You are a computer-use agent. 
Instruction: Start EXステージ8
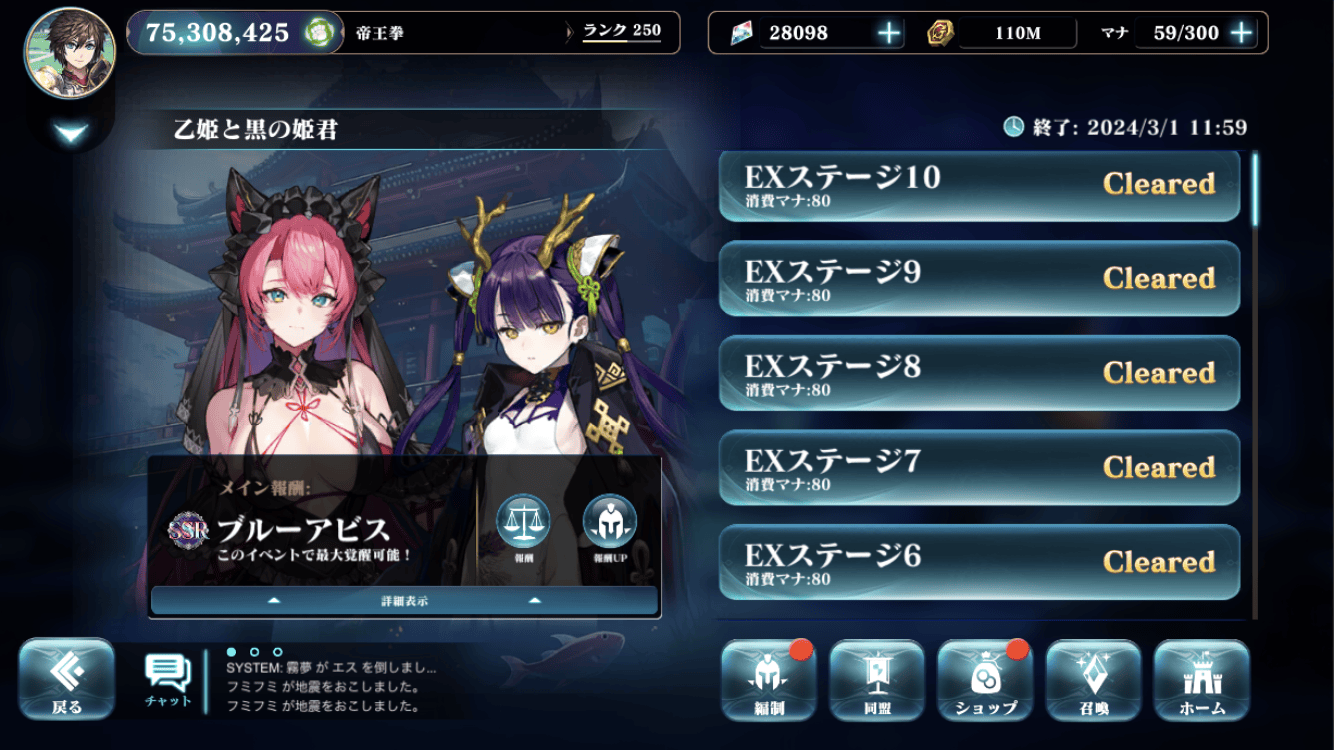click(x=979, y=373)
